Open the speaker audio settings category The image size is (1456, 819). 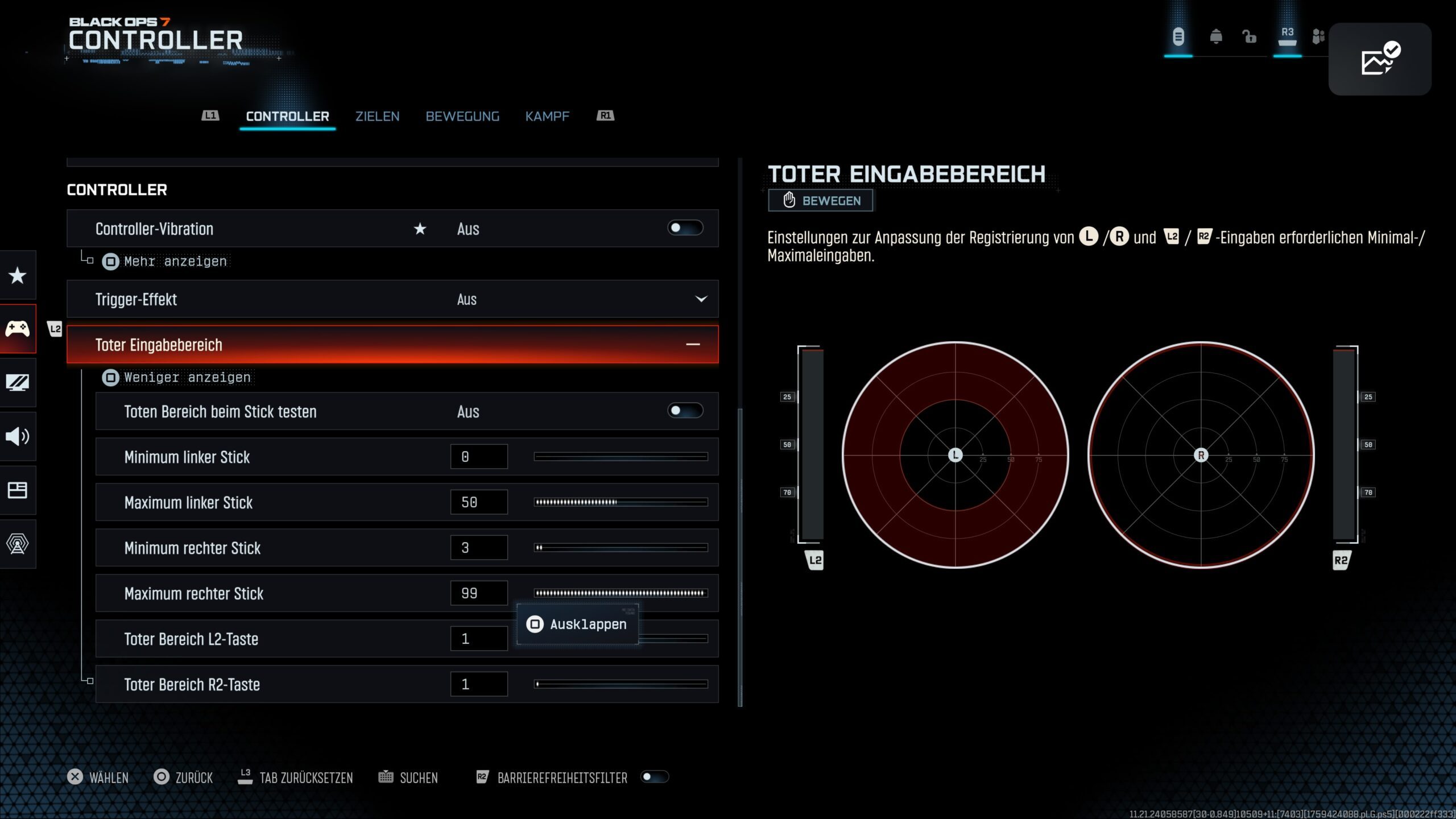(18, 436)
